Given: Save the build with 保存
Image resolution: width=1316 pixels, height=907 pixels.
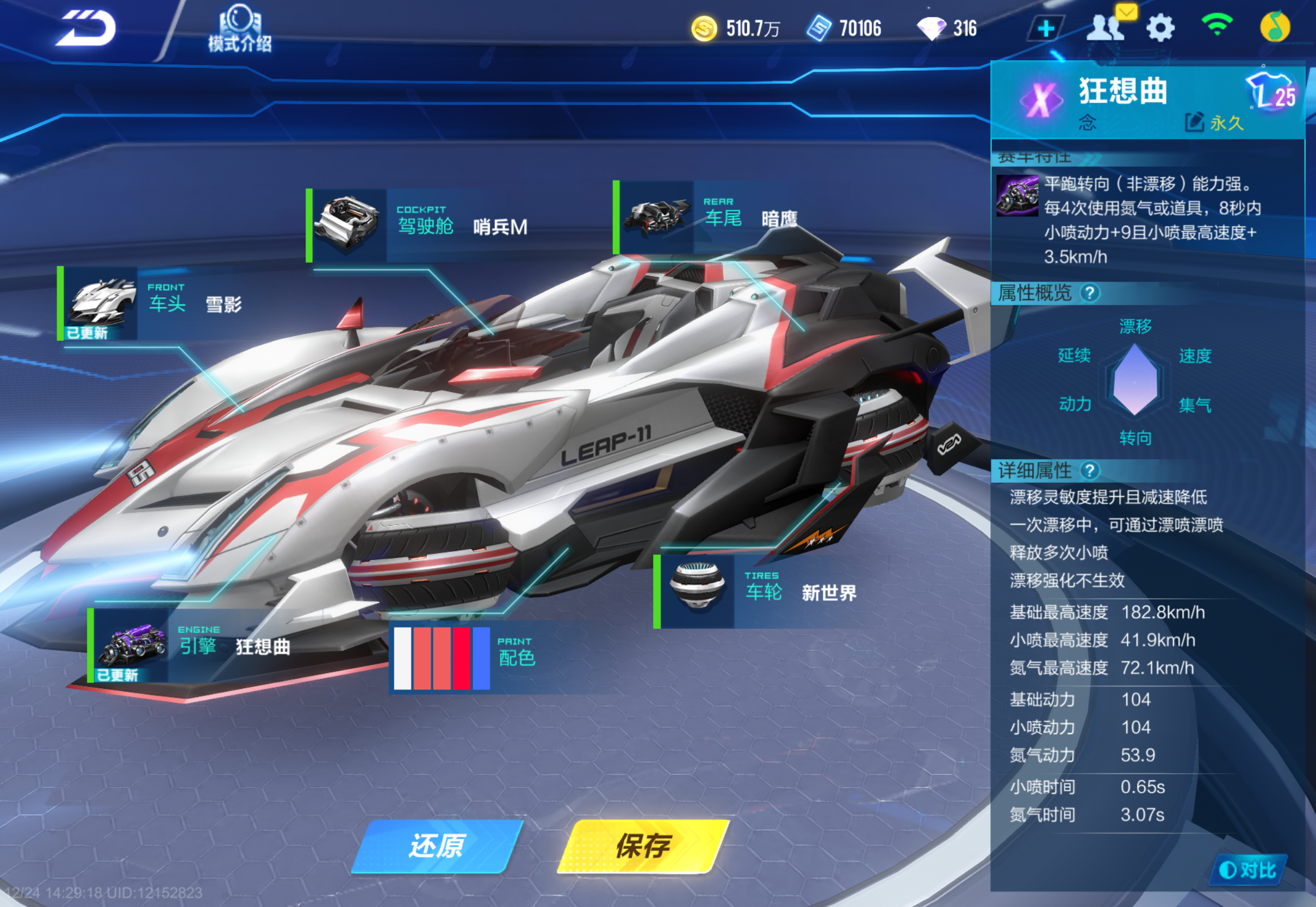Looking at the screenshot, I should coord(643,846).
